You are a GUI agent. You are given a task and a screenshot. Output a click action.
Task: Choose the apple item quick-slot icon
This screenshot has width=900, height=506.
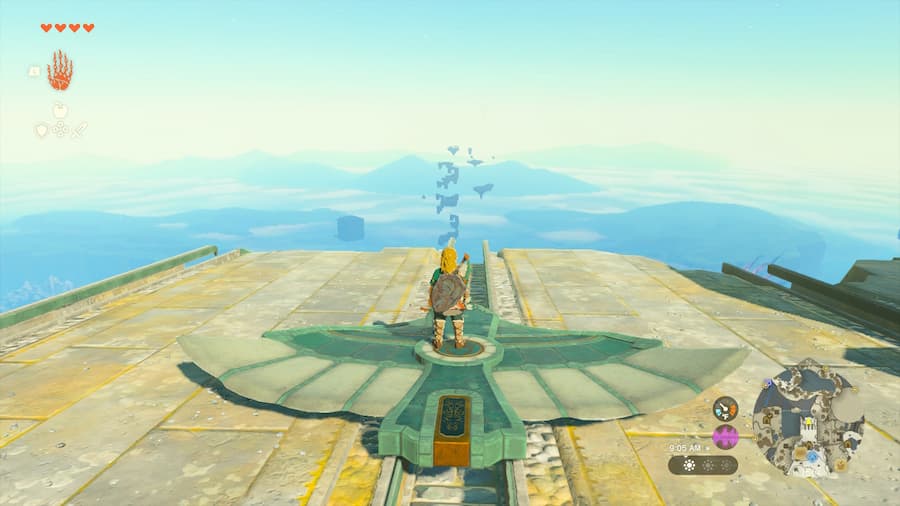click(60, 111)
